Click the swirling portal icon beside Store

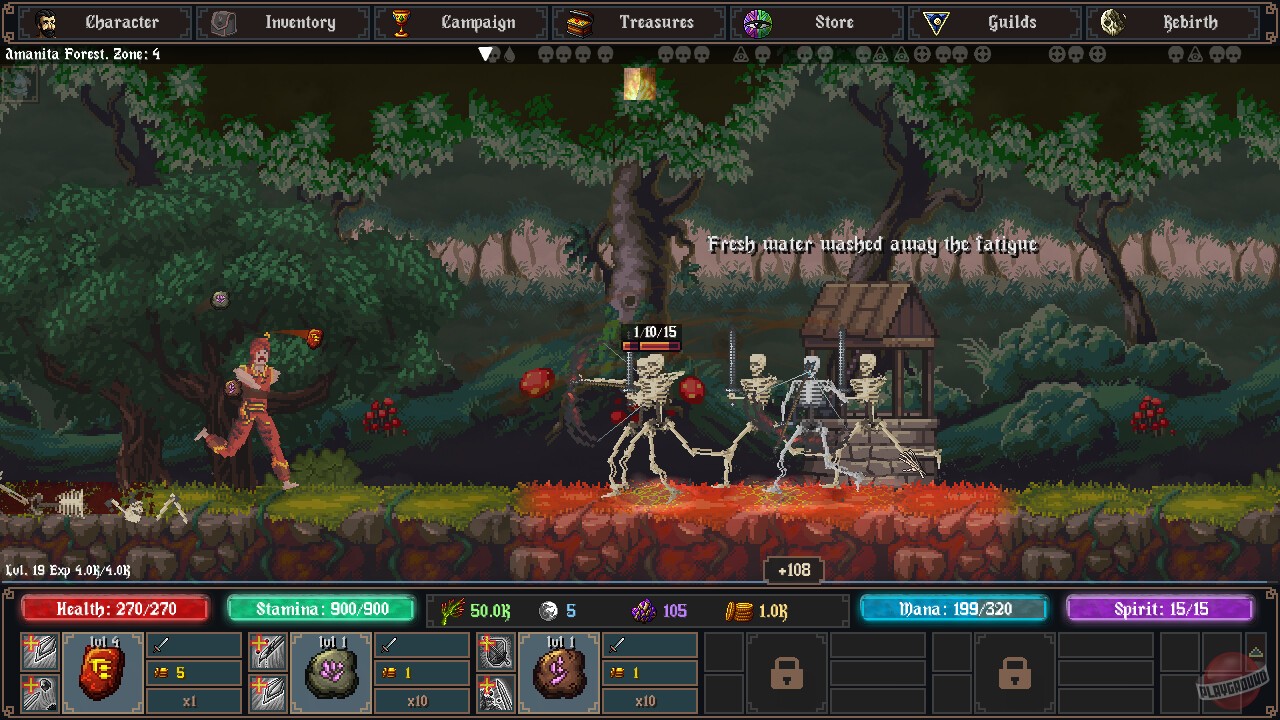pyautogui.click(x=760, y=22)
